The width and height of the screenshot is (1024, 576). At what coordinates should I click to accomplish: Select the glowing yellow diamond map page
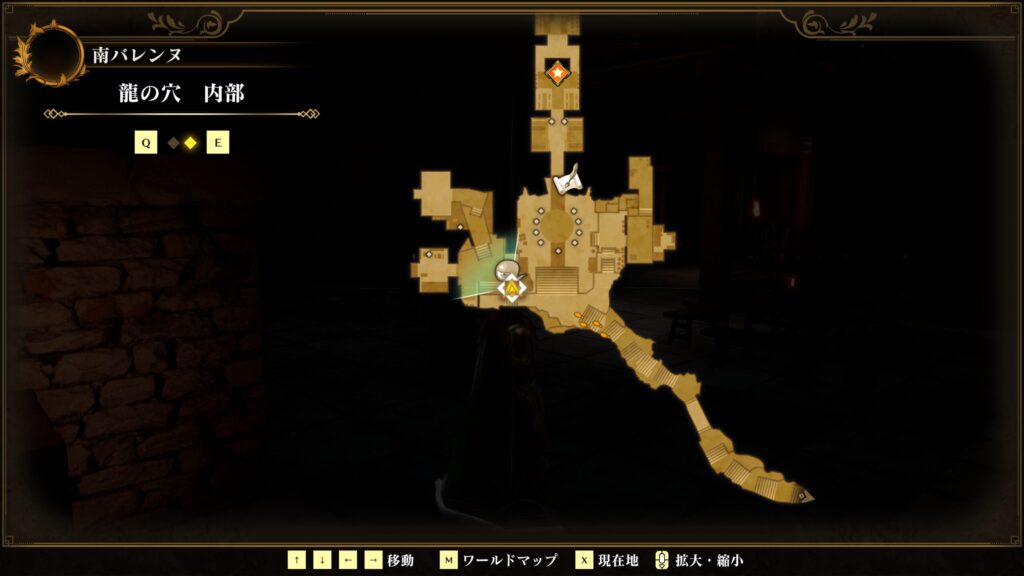189,143
